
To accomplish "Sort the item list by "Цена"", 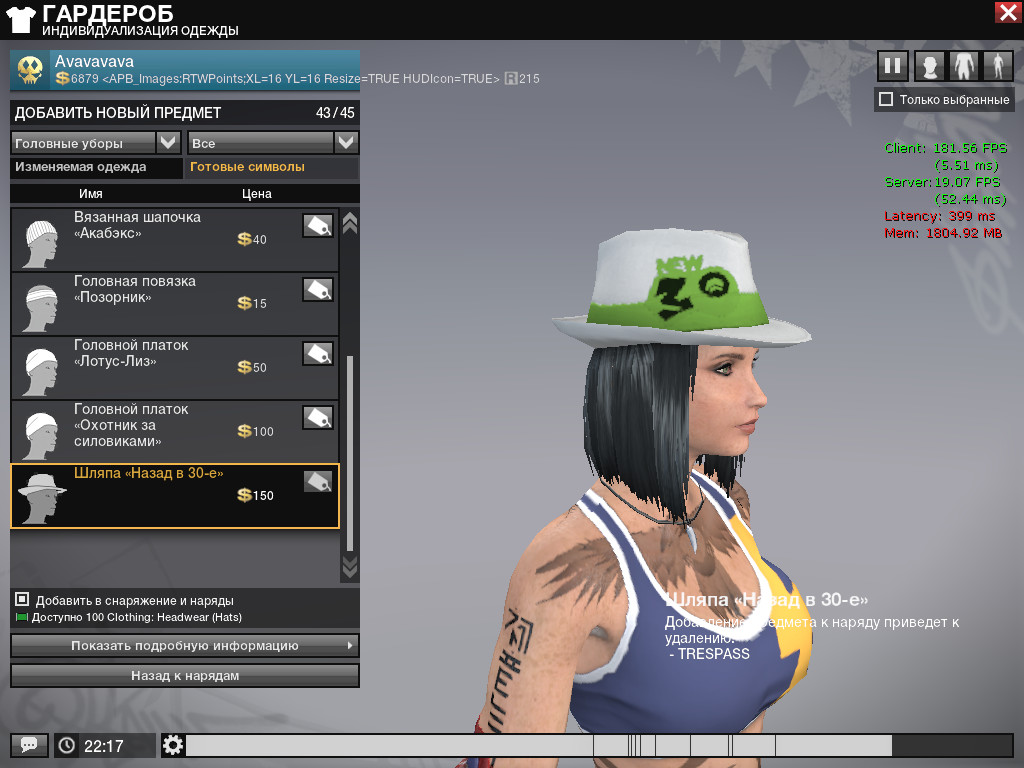I will coord(256,194).
